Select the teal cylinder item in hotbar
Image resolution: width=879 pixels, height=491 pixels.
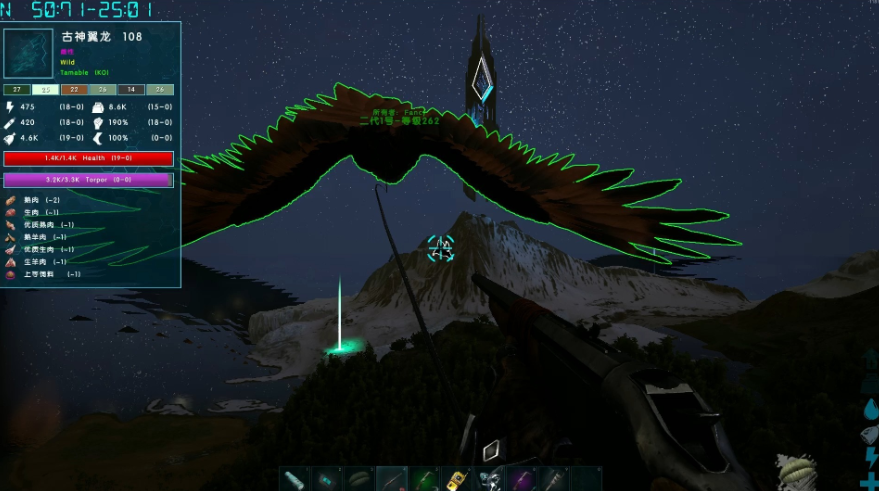tap(294, 479)
